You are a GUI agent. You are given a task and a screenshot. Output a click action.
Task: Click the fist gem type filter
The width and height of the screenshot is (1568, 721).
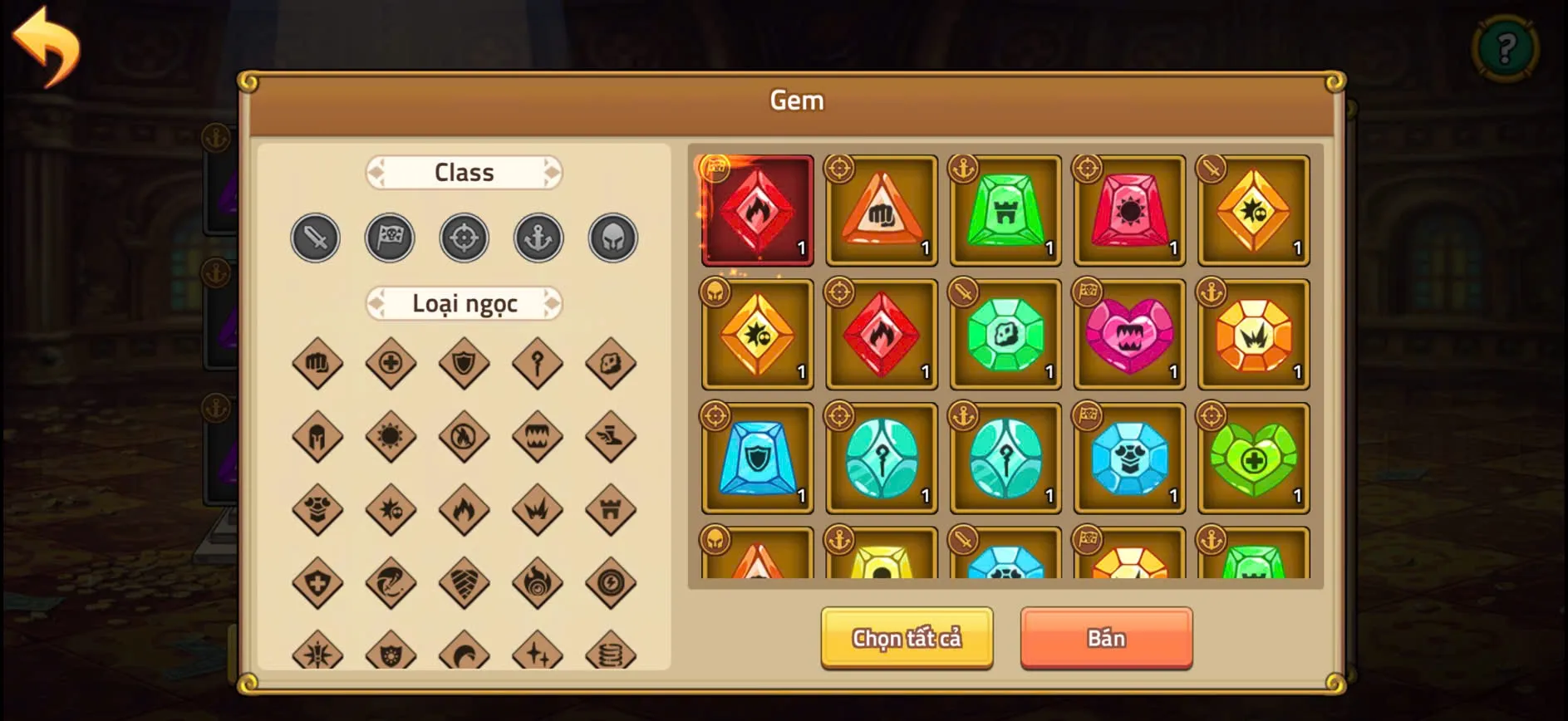[317, 363]
